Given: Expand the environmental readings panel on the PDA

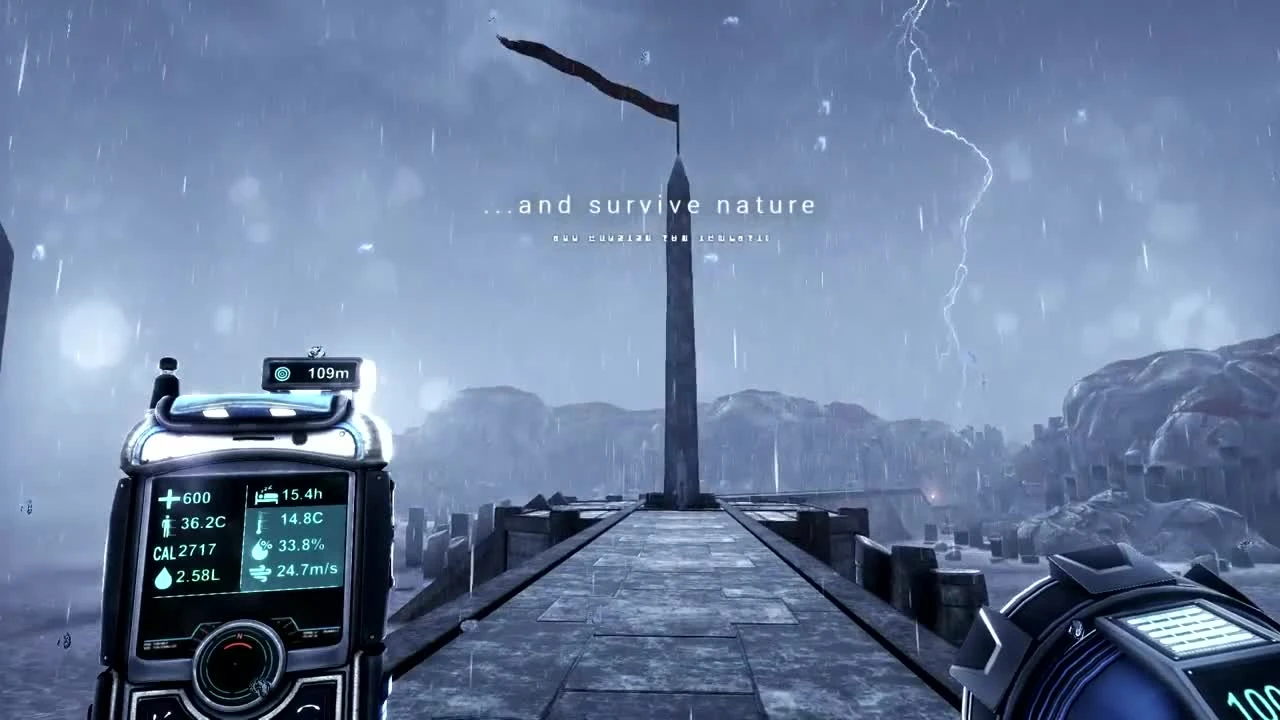Looking at the screenshot, I should point(295,540).
